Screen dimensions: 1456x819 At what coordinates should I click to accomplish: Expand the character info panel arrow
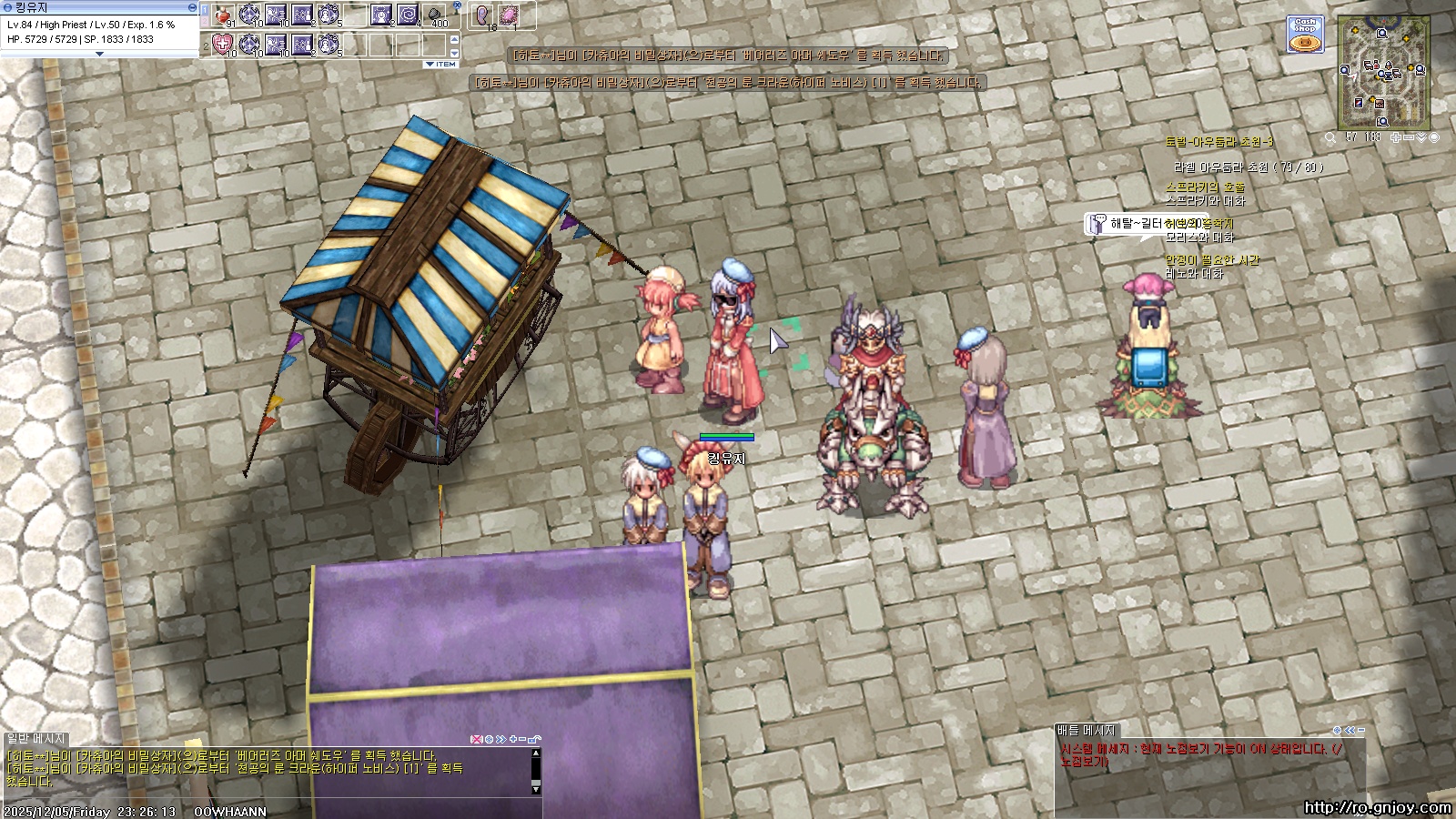[100, 54]
